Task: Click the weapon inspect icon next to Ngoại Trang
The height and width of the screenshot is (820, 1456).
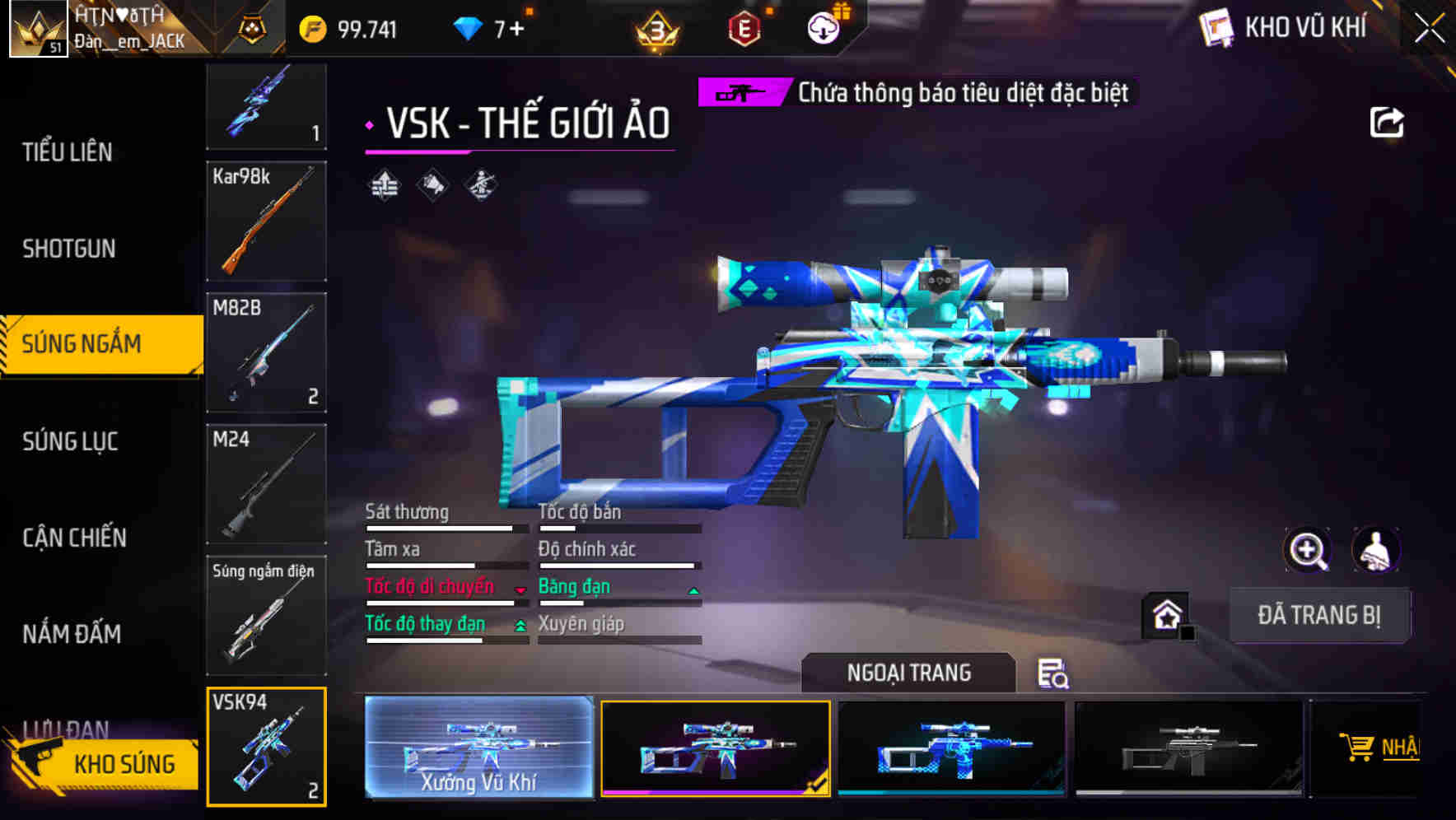Action: coord(1054,673)
